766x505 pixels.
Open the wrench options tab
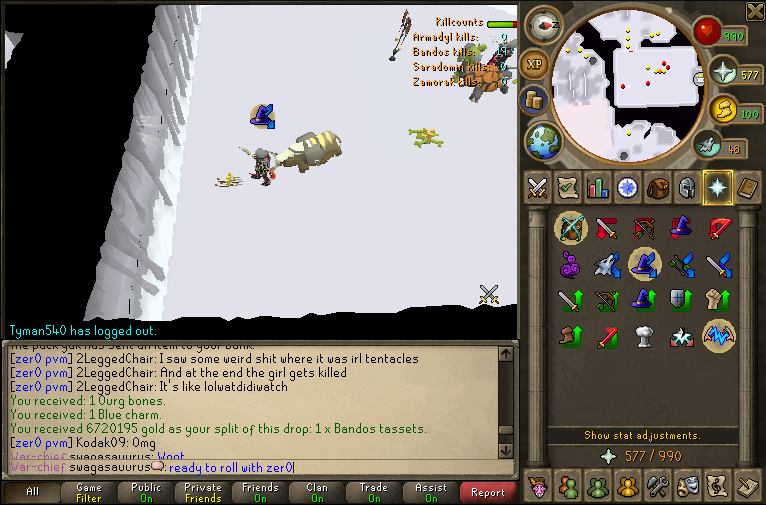click(x=657, y=487)
